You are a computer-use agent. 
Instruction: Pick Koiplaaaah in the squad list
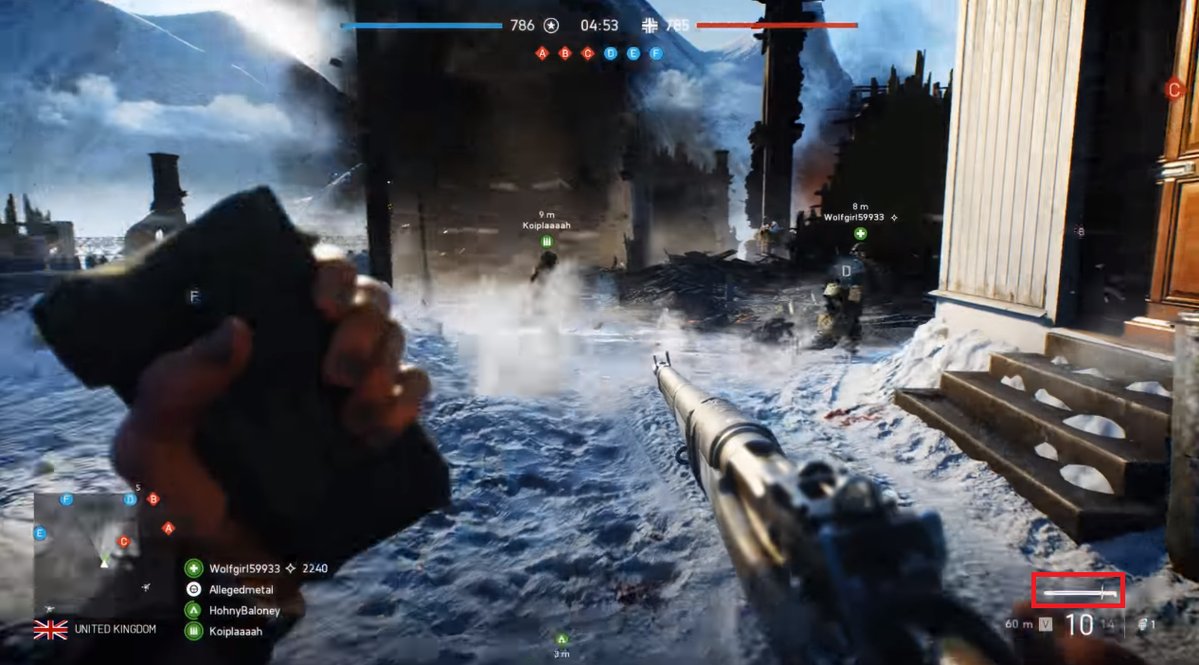(236, 631)
